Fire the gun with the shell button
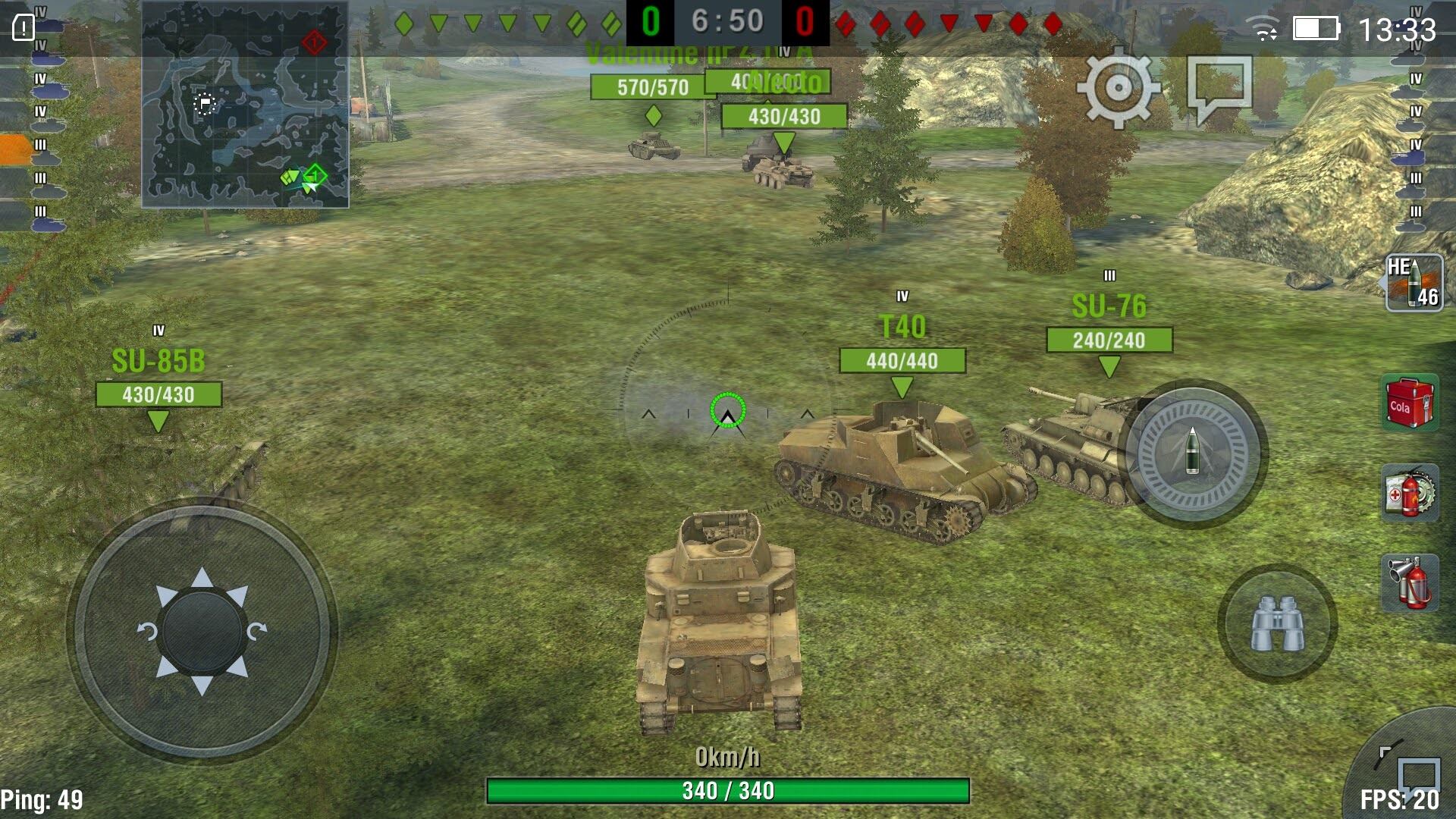 pyautogui.click(x=1192, y=453)
